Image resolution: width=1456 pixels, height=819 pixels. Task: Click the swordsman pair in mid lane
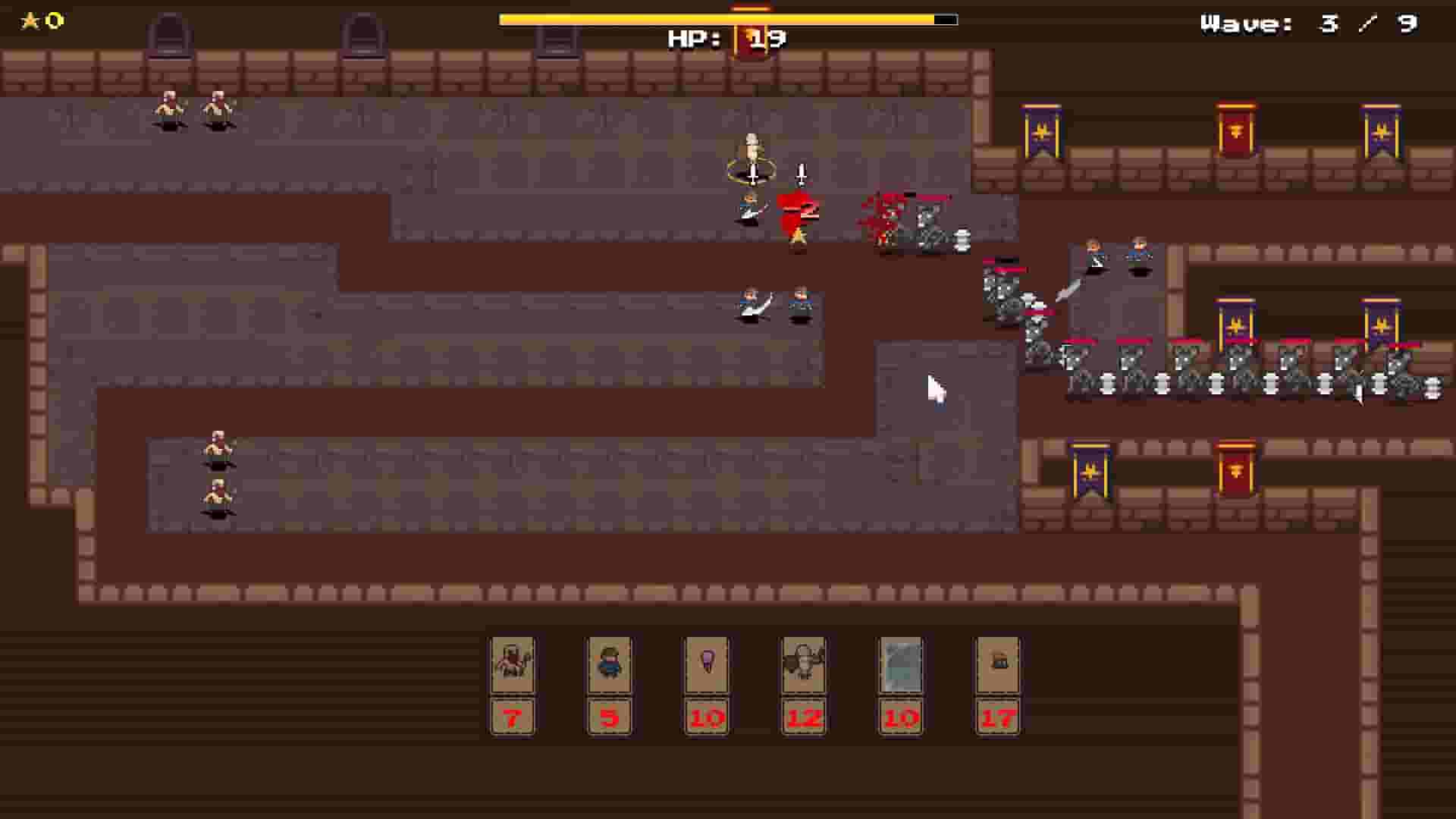point(773,303)
